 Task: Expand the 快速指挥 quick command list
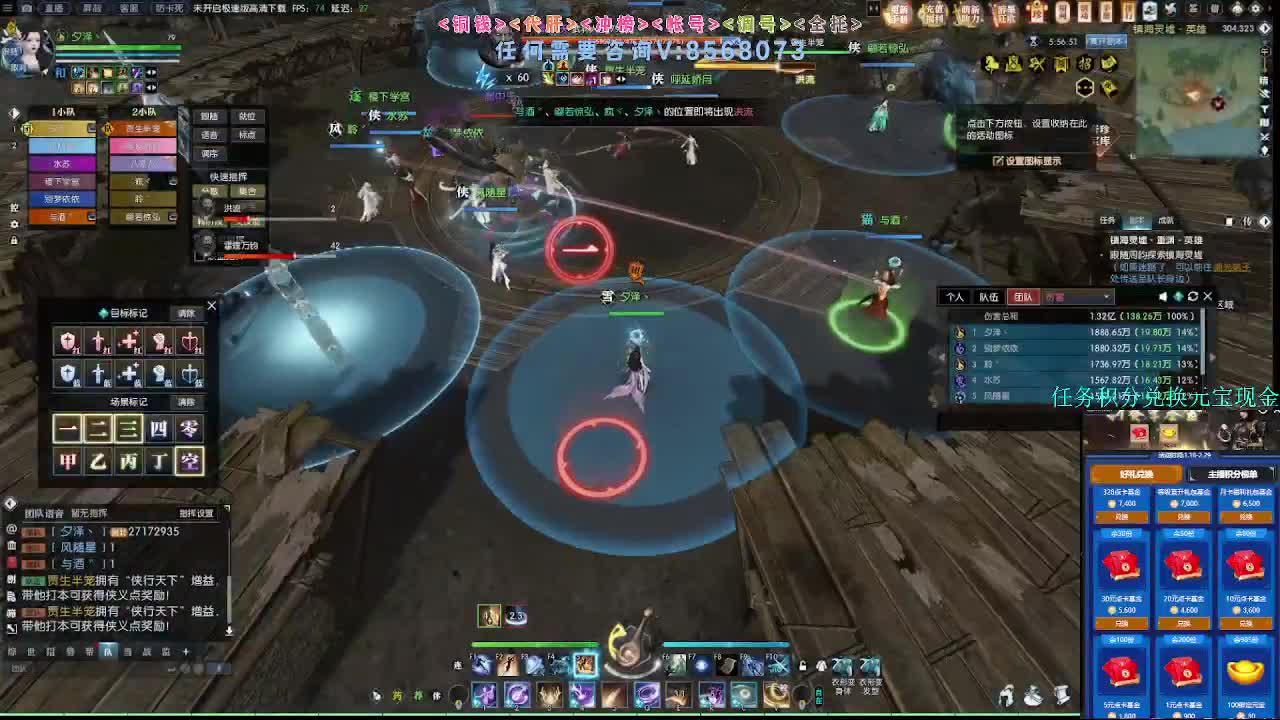tap(228, 176)
